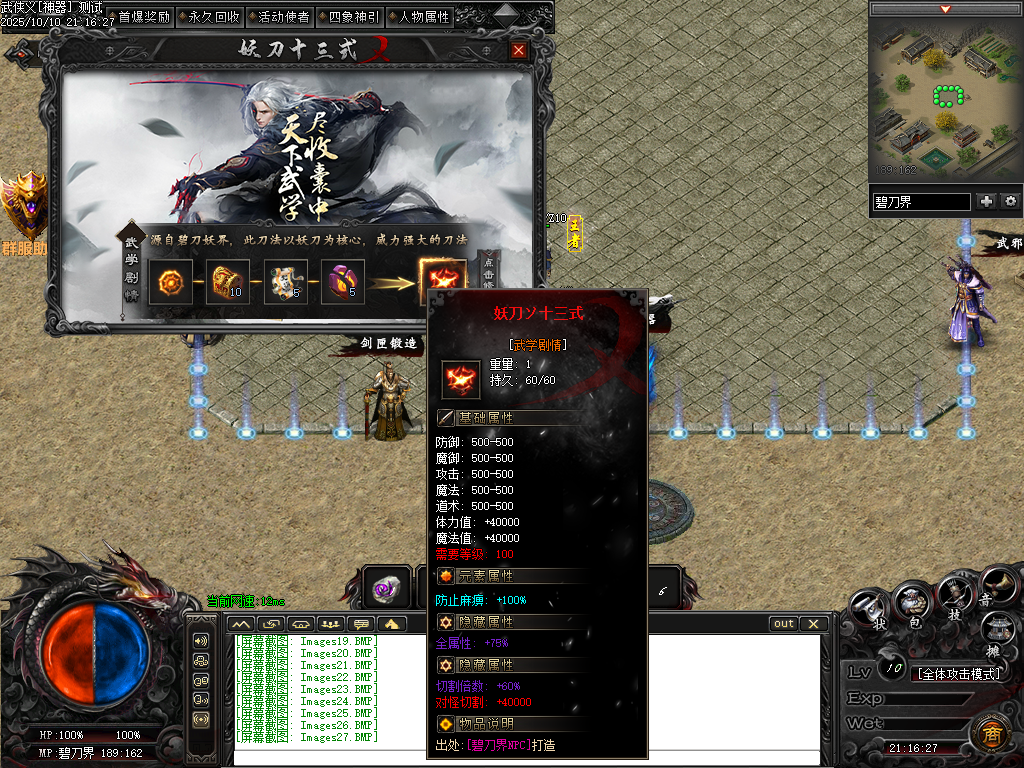The width and height of the screenshot is (1024, 768).
Task: Click the 妖刀十三式 result item icon
Action: coord(440,280)
